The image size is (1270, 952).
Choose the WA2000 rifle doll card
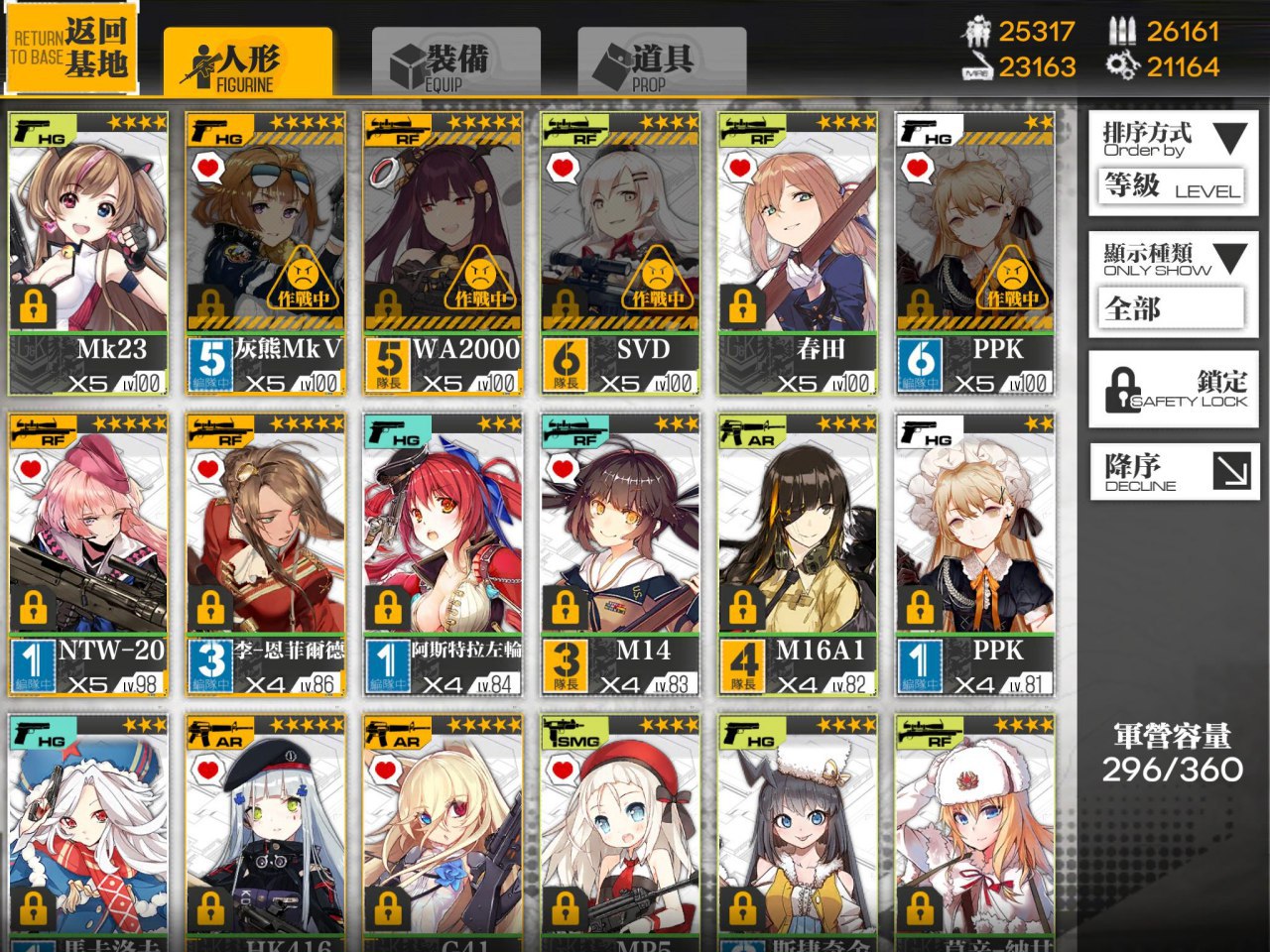click(443, 253)
